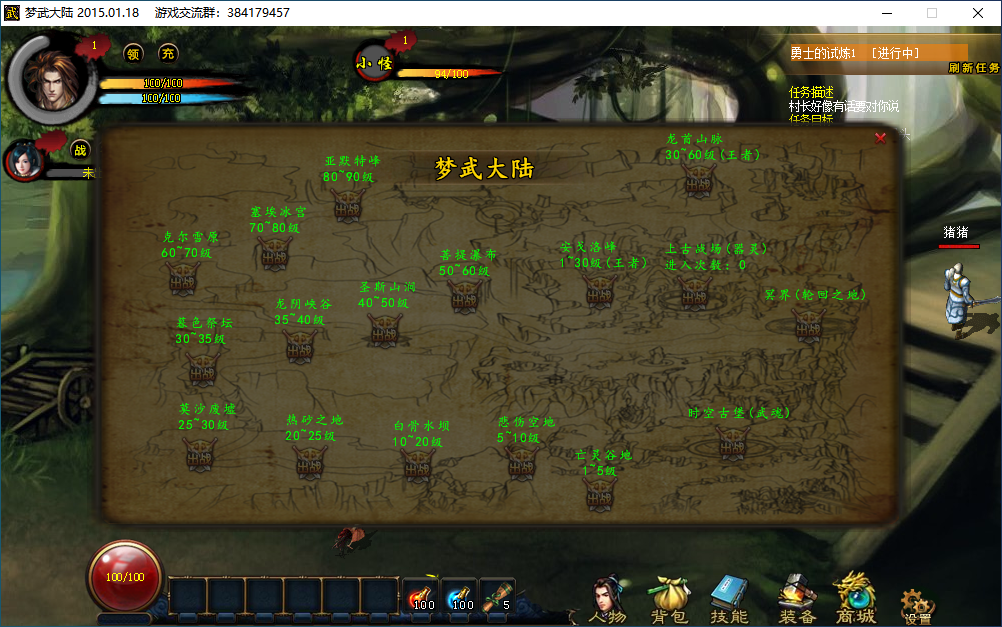
Task: Minimize the game window
Action: point(885,13)
